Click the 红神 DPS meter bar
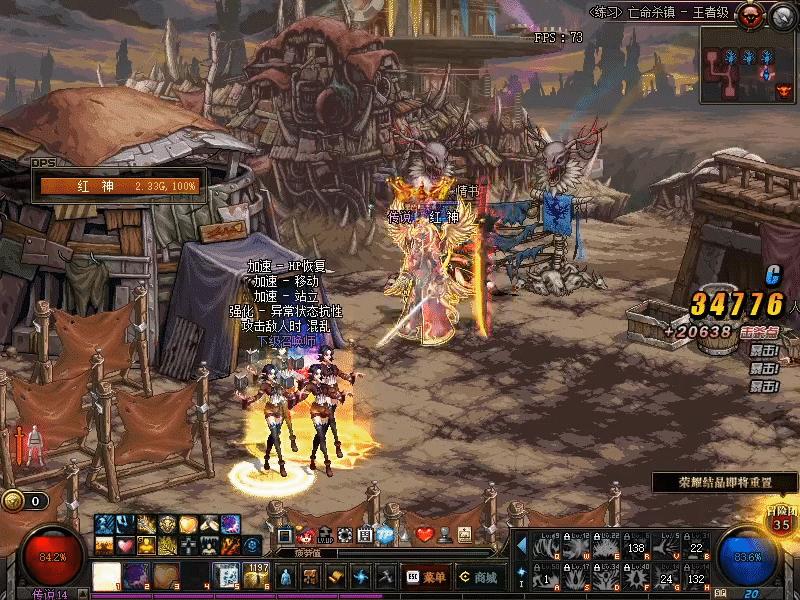Image resolution: width=800 pixels, height=600 pixels. point(118,186)
